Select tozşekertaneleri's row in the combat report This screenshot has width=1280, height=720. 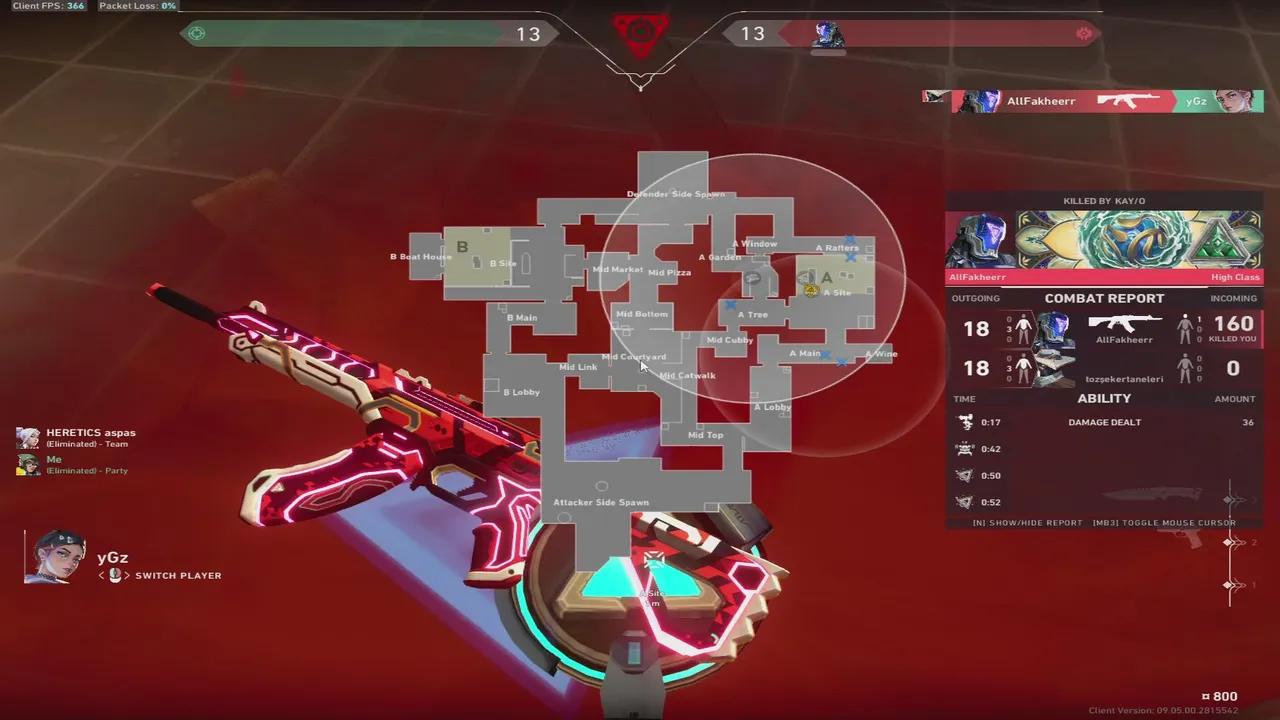pyautogui.click(x=1104, y=369)
